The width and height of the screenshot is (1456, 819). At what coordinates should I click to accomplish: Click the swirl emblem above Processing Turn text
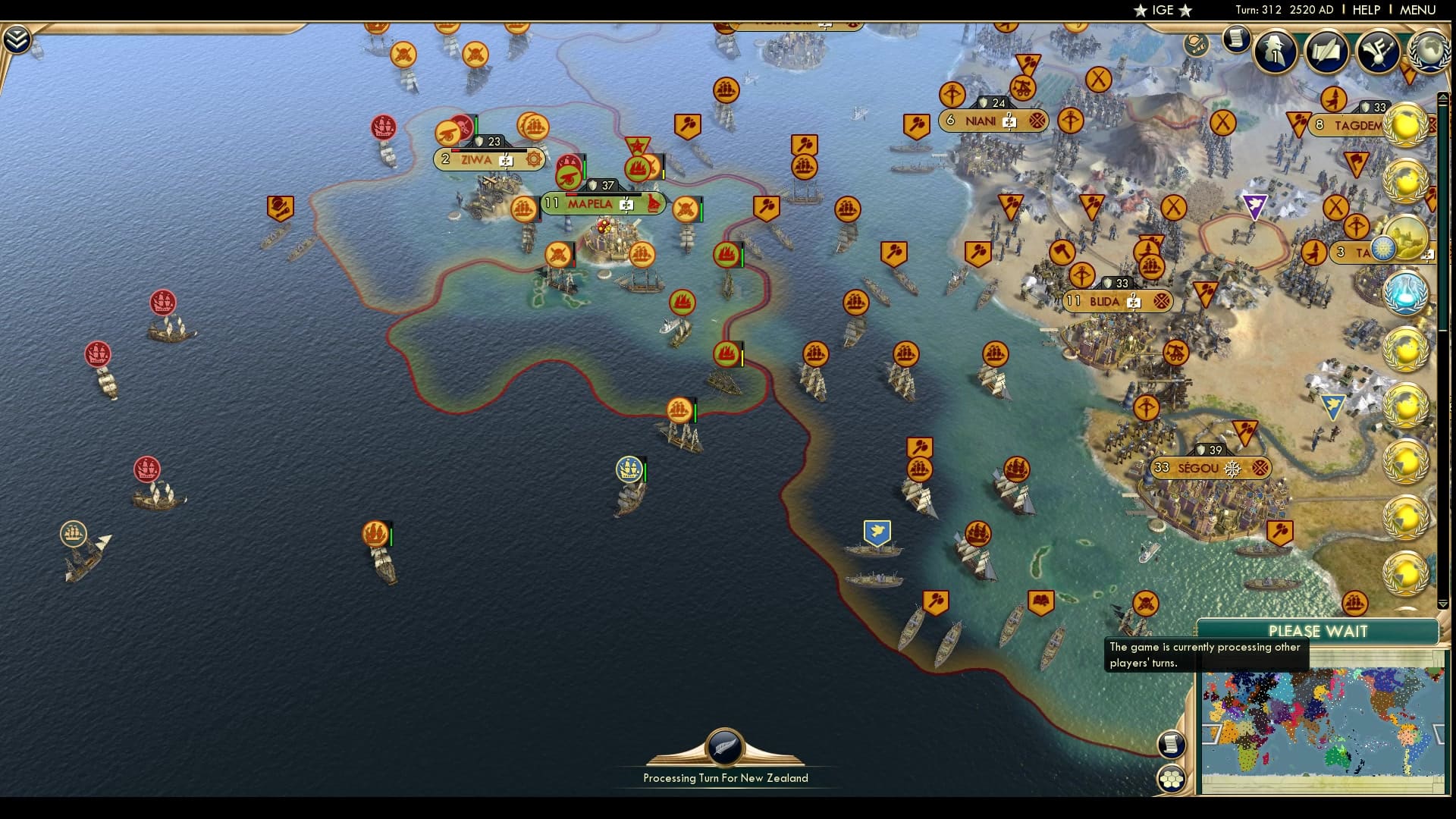tap(724, 745)
